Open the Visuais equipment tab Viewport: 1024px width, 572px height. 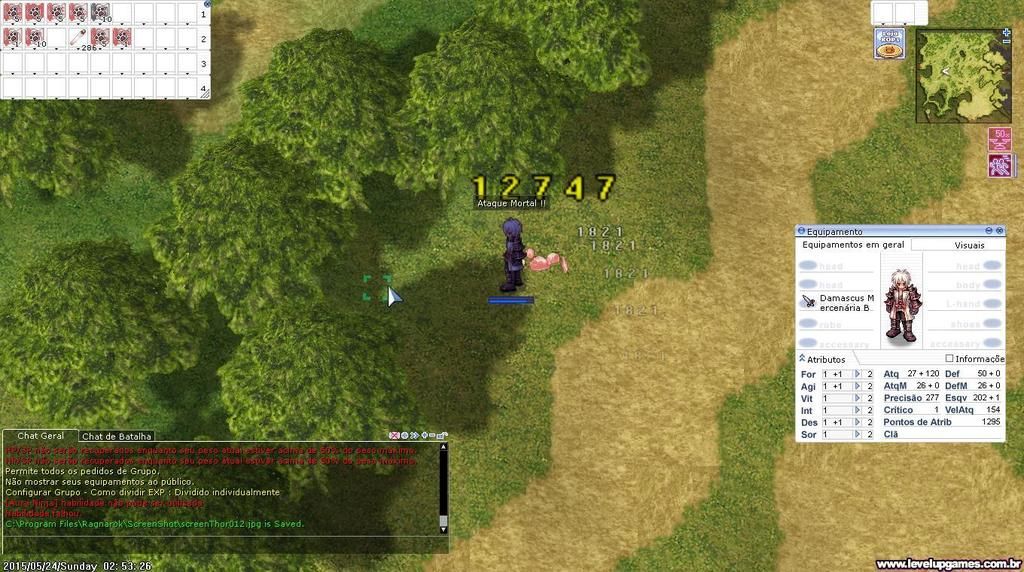(x=968, y=245)
